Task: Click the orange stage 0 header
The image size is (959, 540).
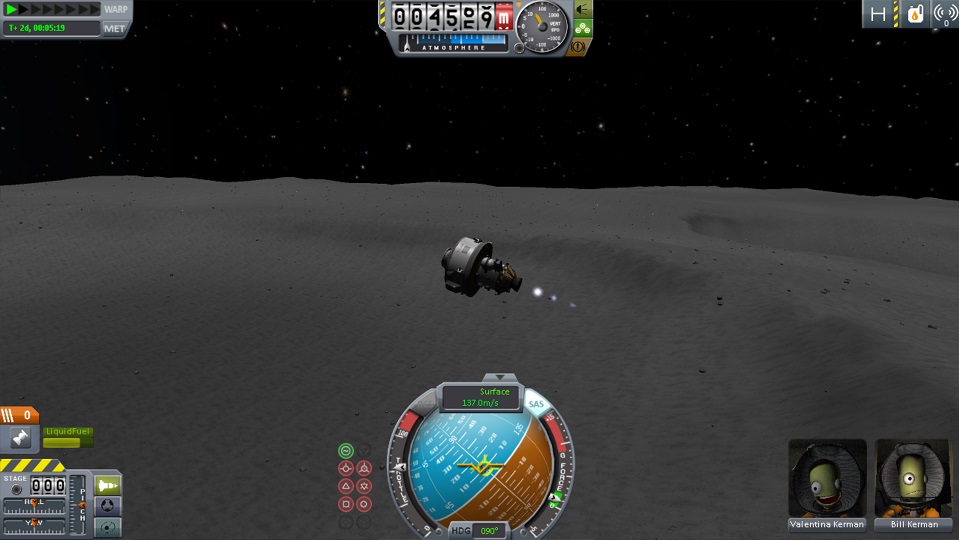Action: coord(20,415)
